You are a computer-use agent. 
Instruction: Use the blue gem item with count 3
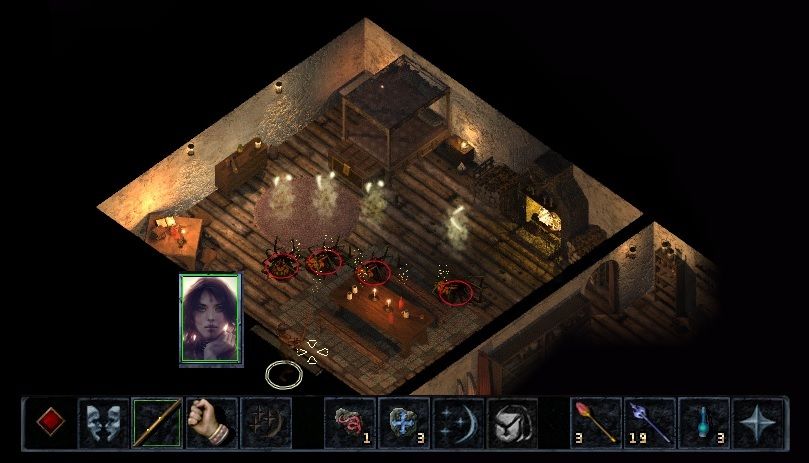(x=405, y=422)
